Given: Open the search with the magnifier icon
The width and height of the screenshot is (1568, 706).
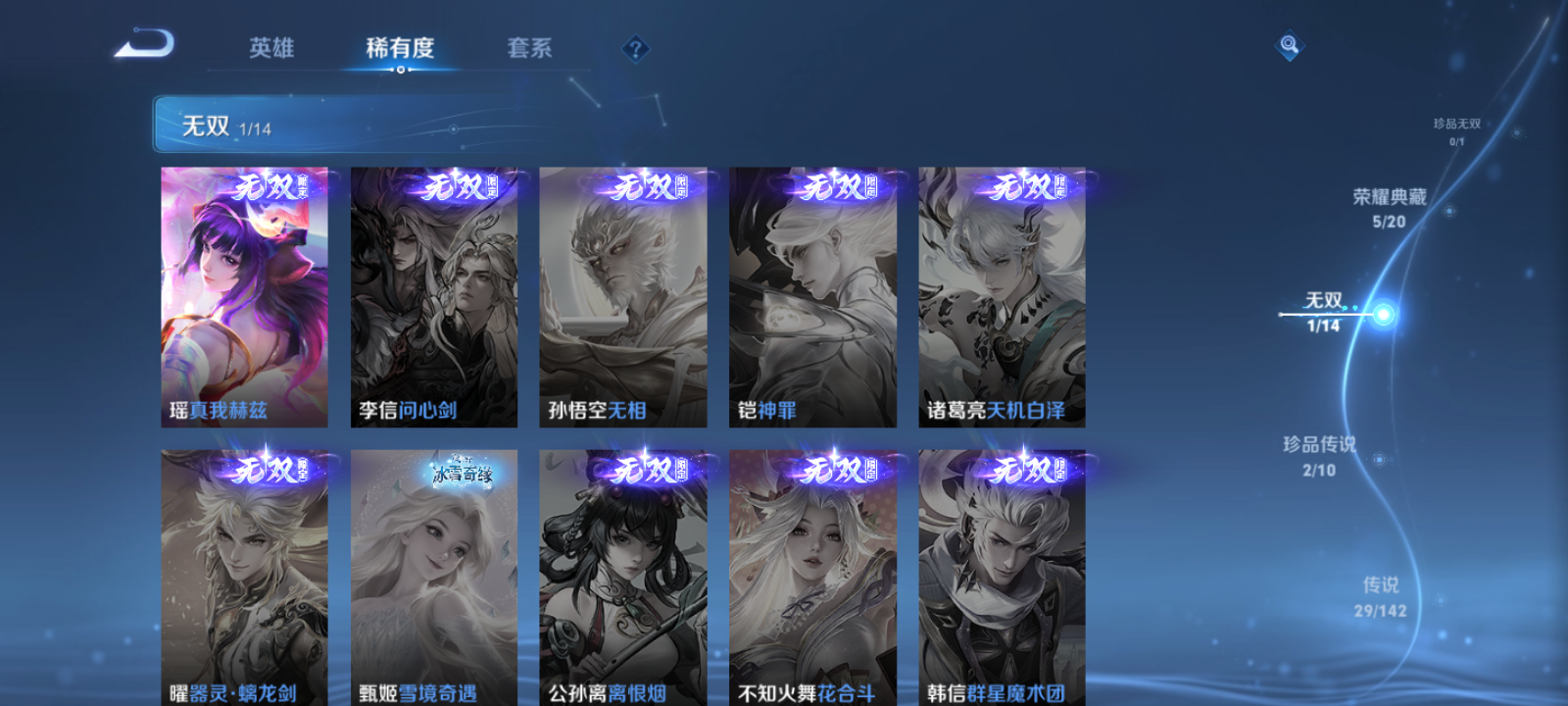Looking at the screenshot, I should click(x=1288, y=43).
